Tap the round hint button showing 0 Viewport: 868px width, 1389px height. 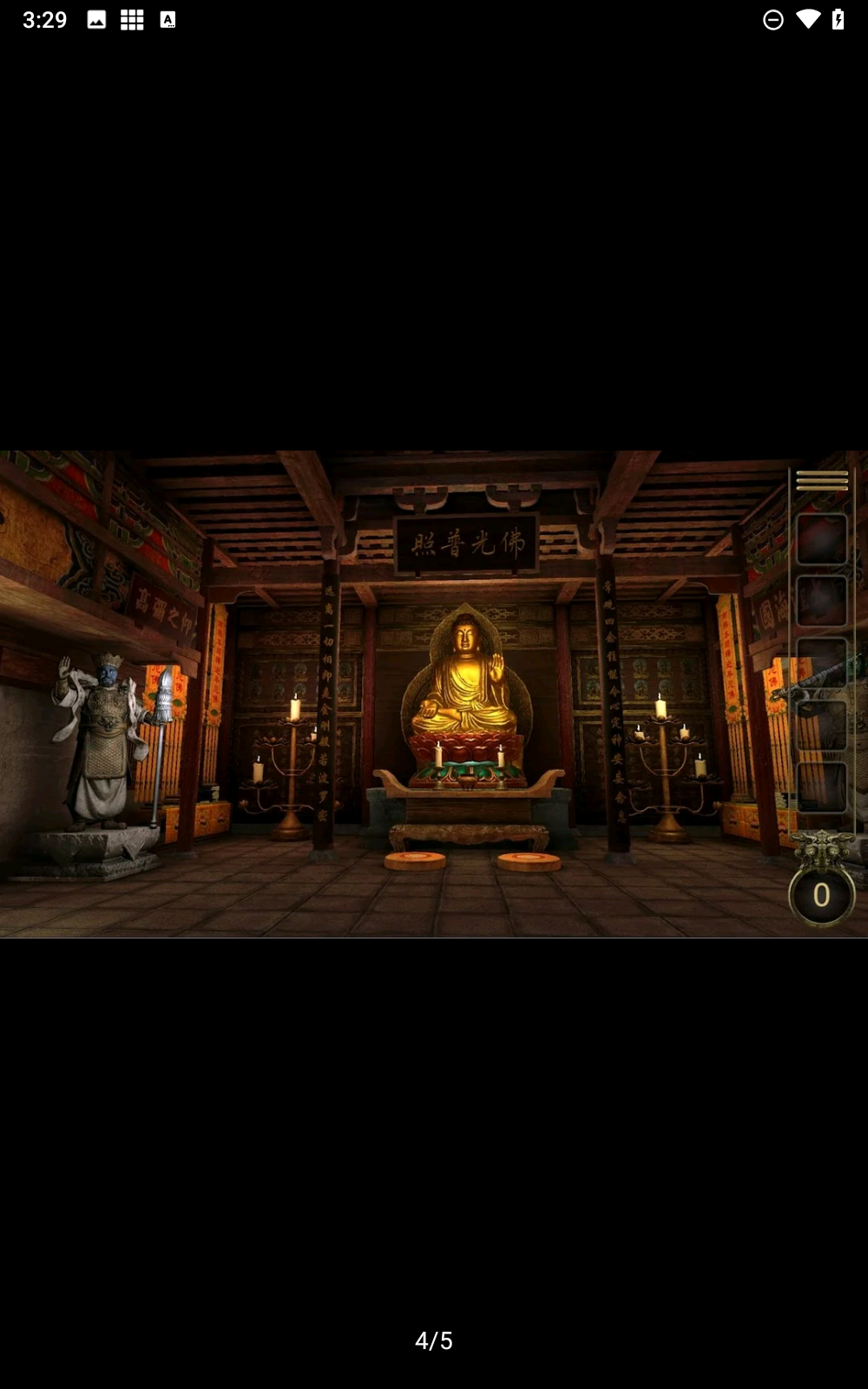tap(821, 894)
